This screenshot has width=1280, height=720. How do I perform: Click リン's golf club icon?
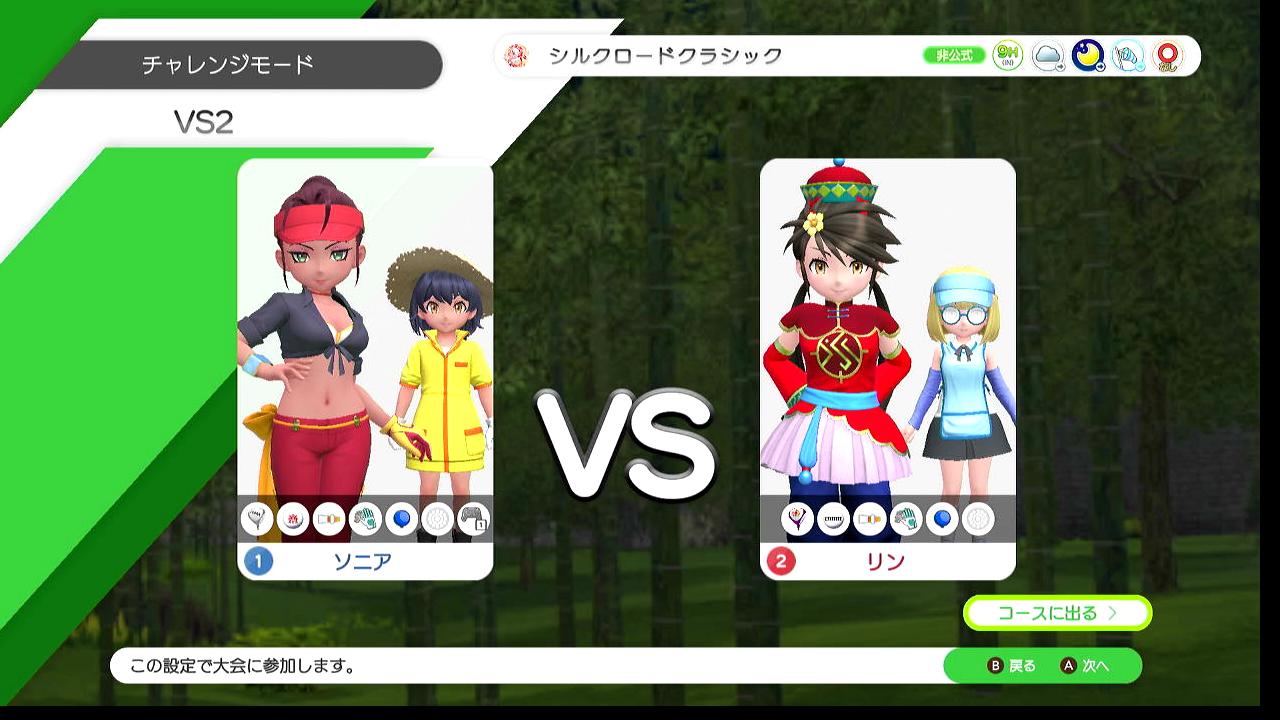tap(797, 519)
